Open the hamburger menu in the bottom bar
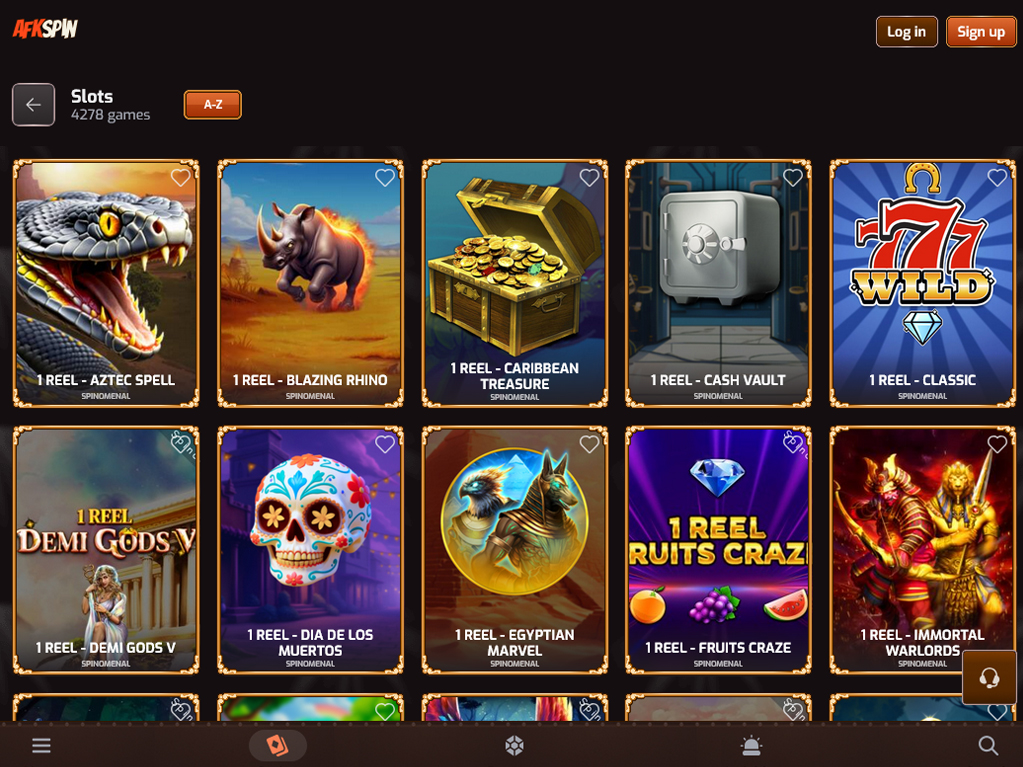 coord(41,745)
